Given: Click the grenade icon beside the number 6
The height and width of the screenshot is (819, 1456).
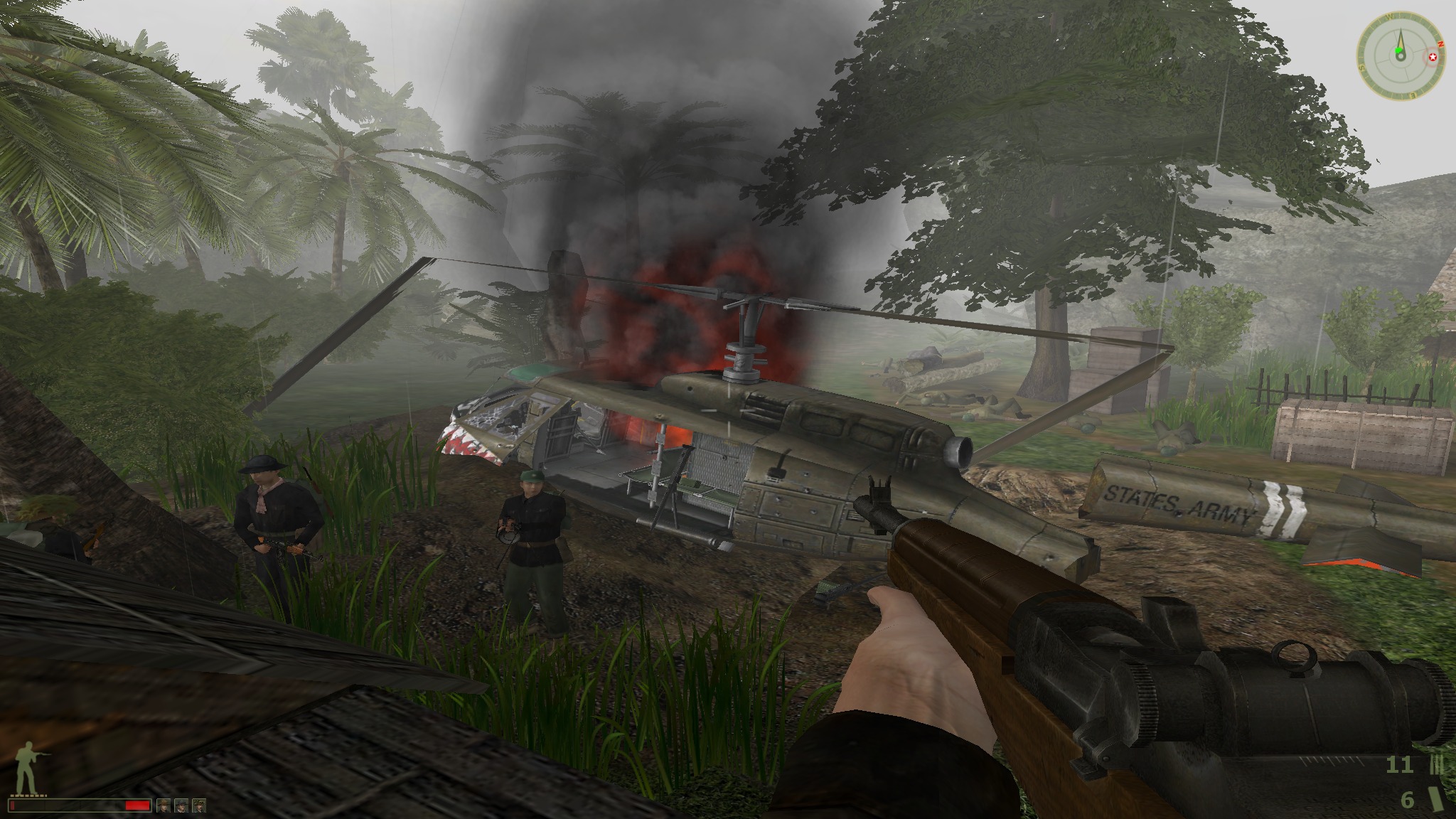Looking at the screenshot, I should tap(1436, 800).
